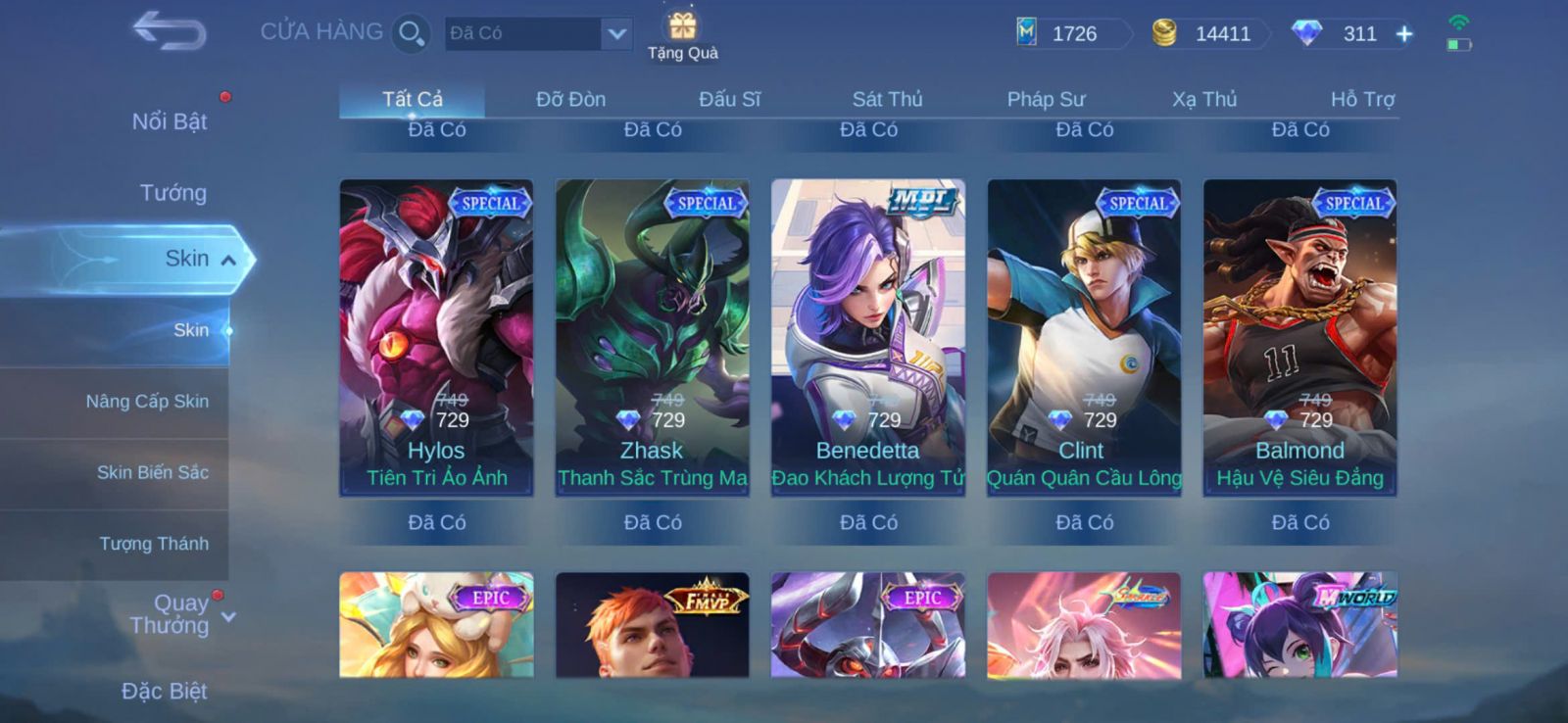Open the Tặng Quà gift button
Viewport: 1568px width, 723px height.
click(682, 35)
